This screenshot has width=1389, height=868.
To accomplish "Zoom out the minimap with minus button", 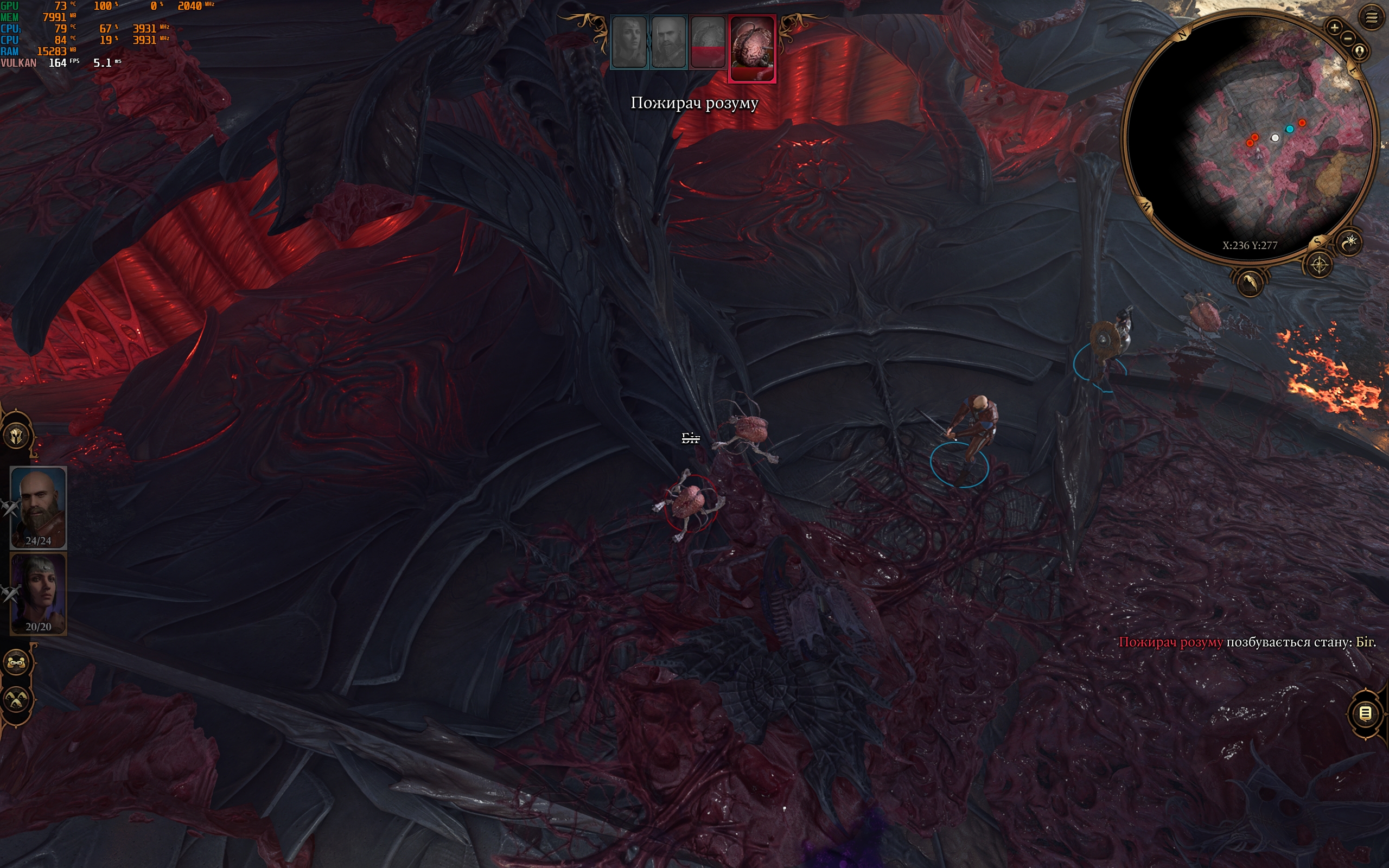I will (x=1348, y=38).
